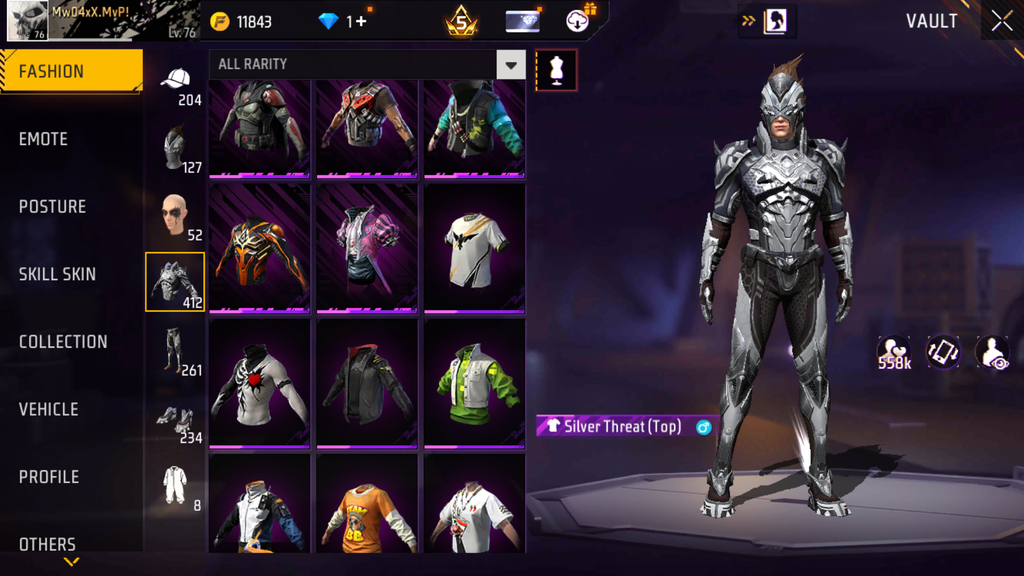Click the hide outfit eye icon

pyautogui.click(x=991, y=351)
